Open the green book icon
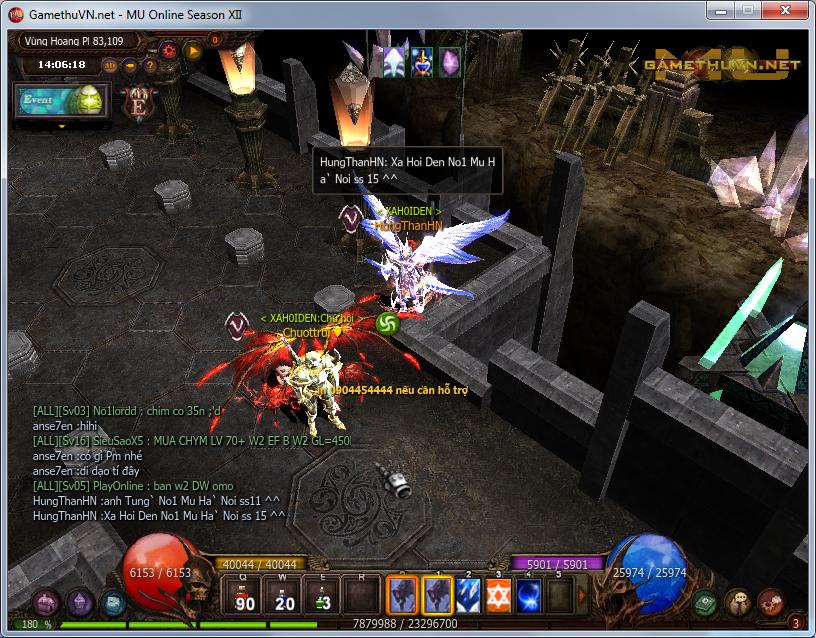816x638 pixels. click(x=706, y=602)
